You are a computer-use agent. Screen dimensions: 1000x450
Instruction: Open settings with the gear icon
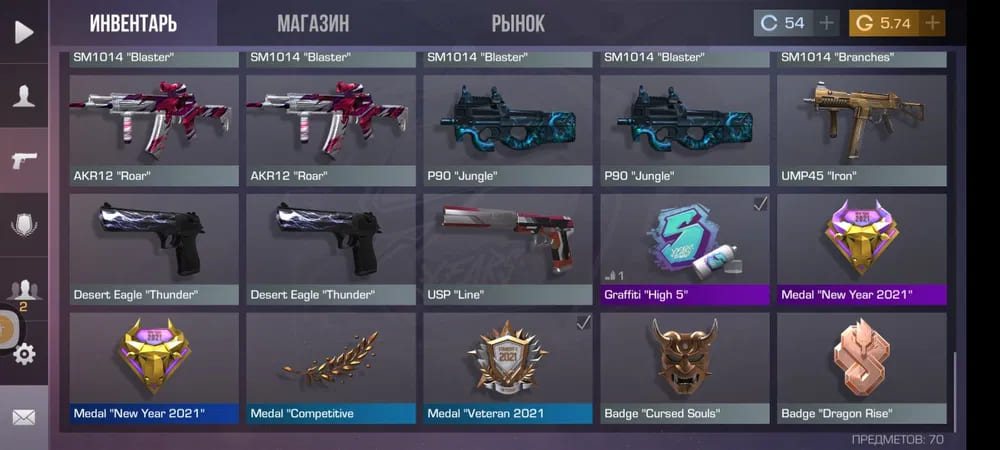23,353
